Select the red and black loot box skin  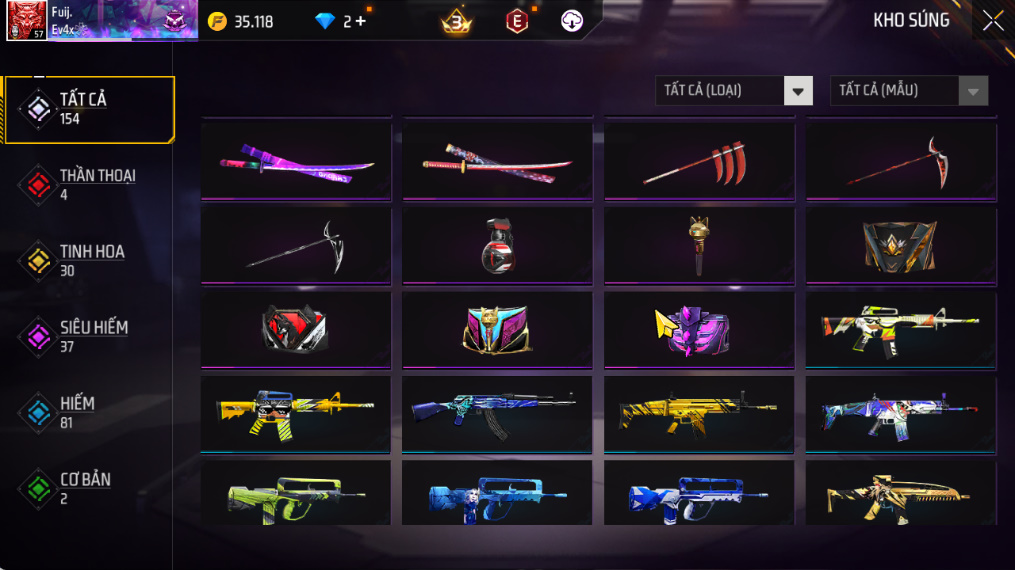(296, 329)
